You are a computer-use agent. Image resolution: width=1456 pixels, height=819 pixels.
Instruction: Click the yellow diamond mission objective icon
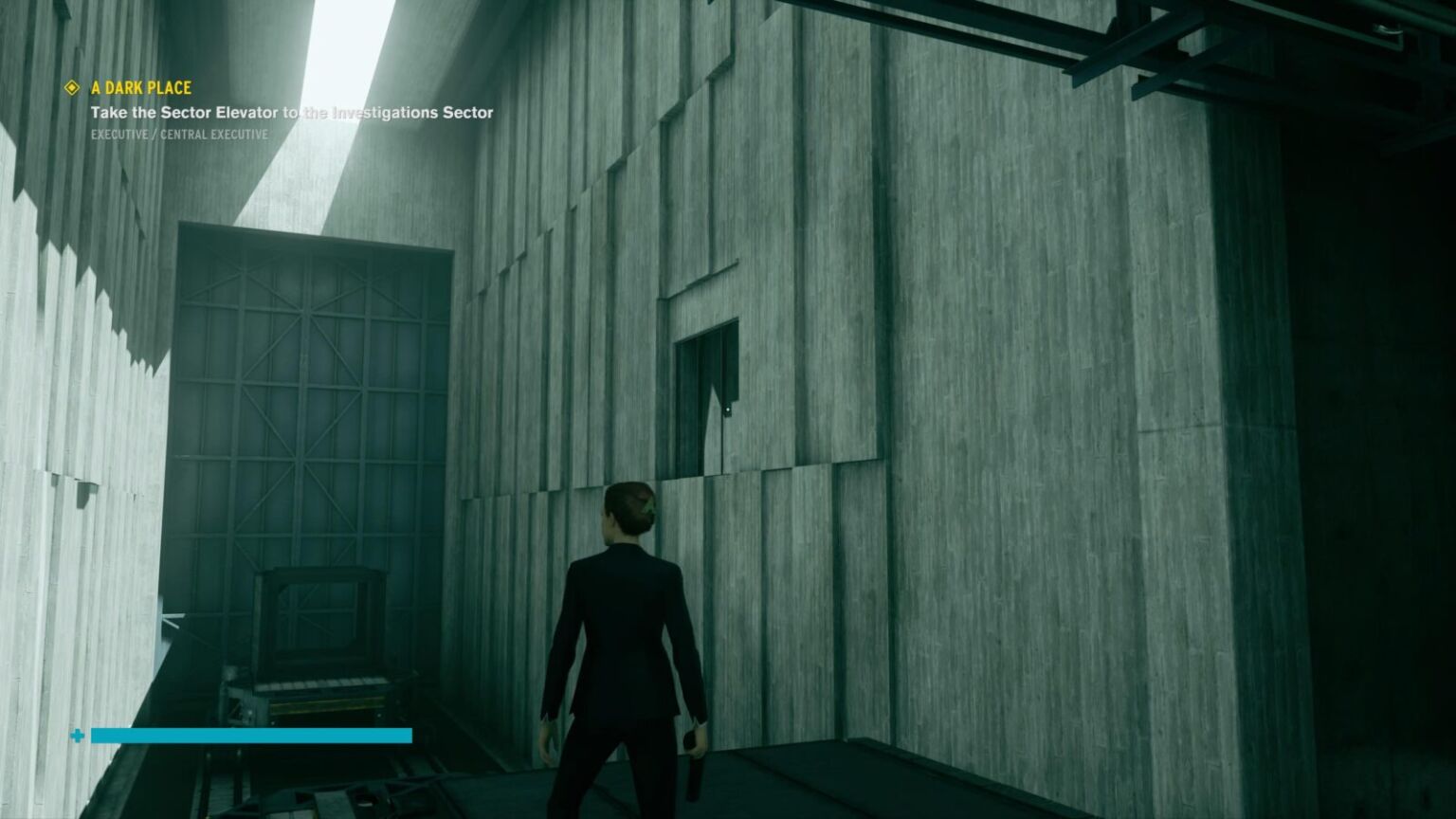pyautogui.click(x=72, y=88)
